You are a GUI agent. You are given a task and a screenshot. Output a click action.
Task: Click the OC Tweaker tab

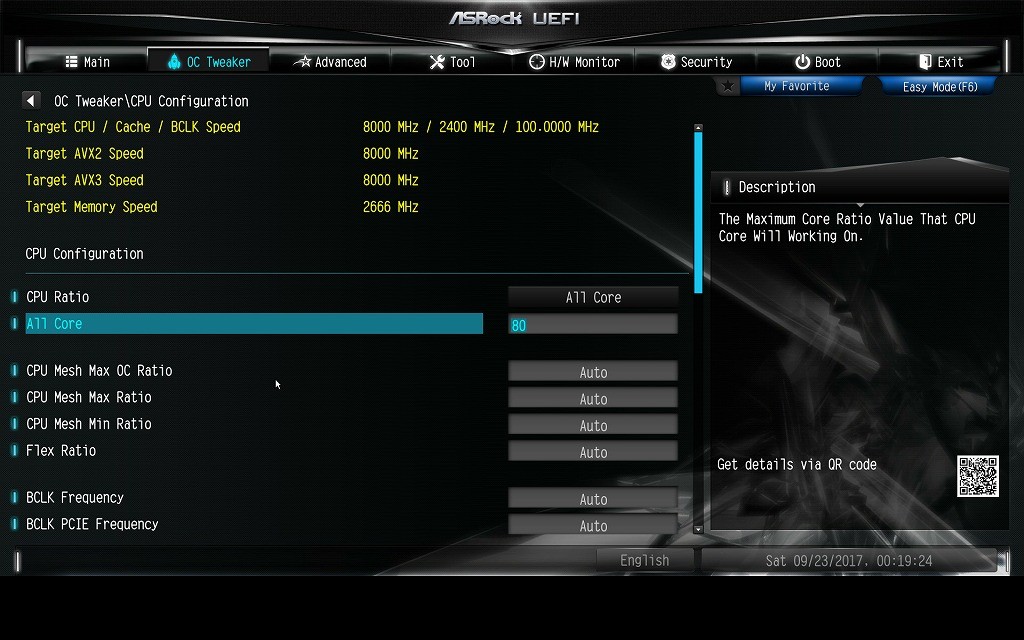pyautogui.click(x=209, y=62)
